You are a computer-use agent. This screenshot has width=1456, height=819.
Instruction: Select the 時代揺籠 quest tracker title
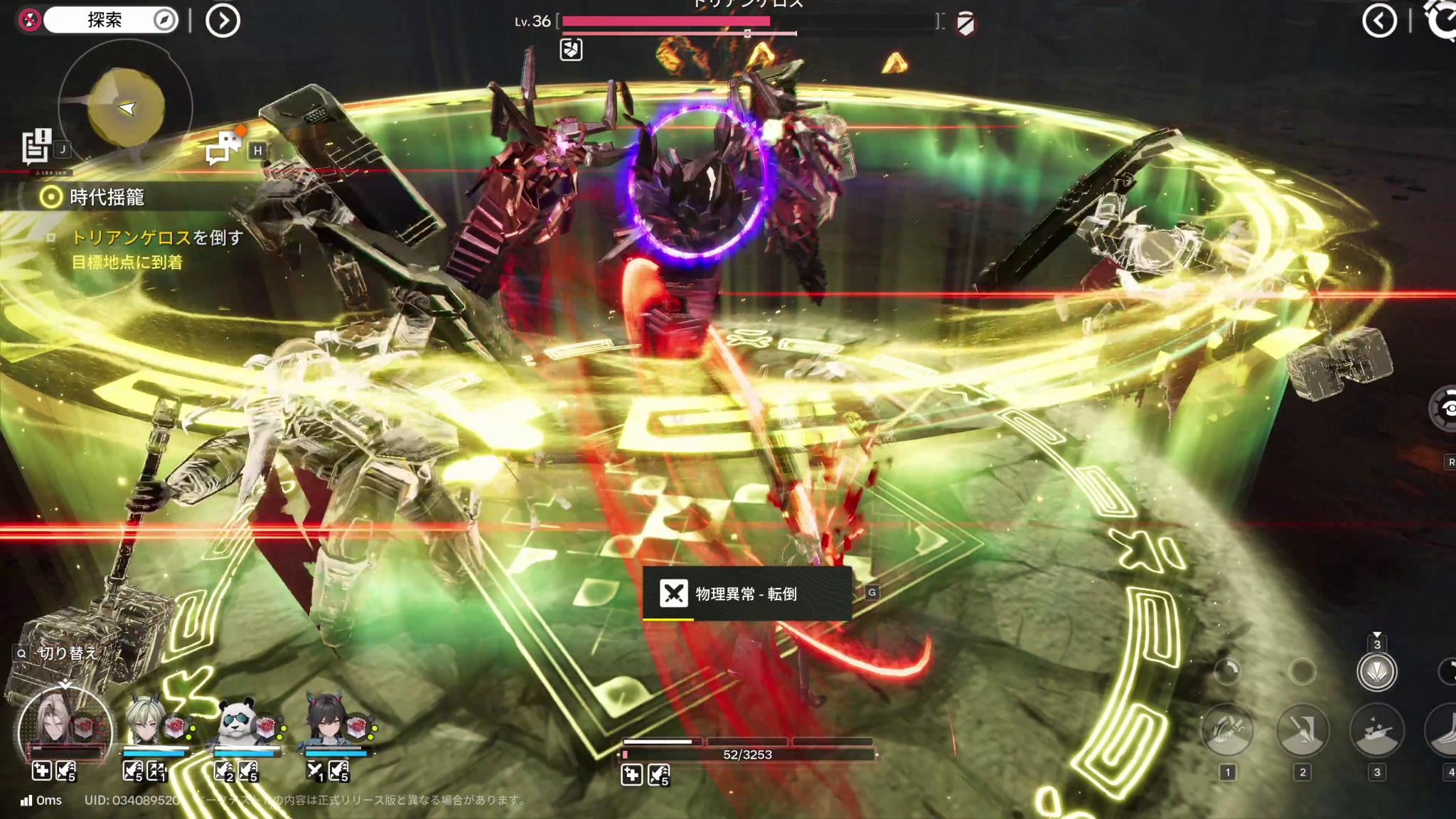[107, 197]
